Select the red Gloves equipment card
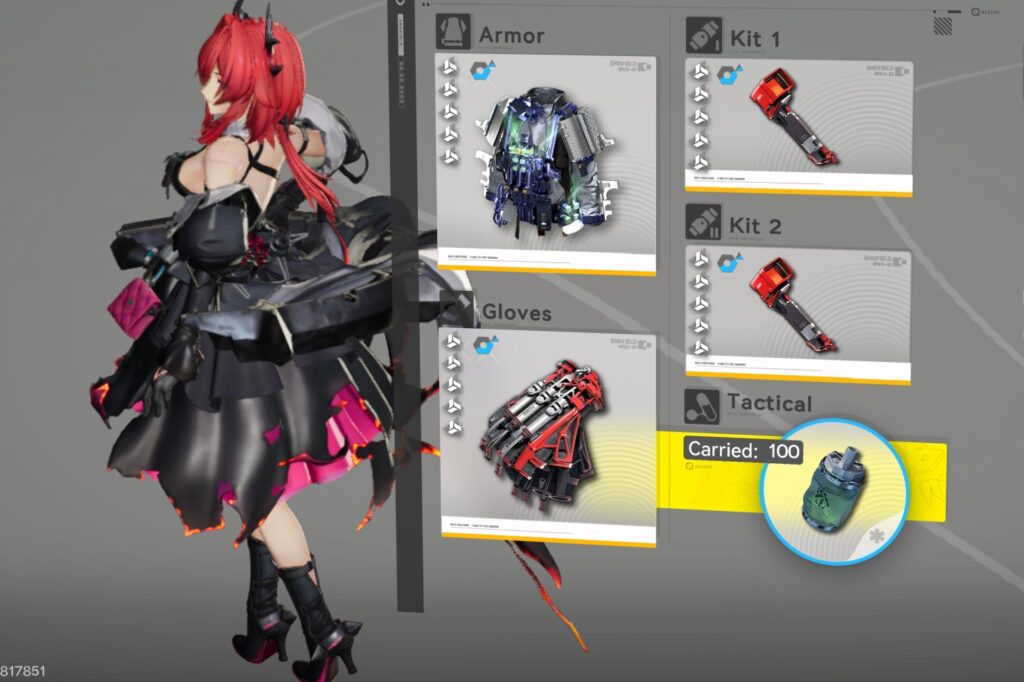This screenshot has height=682, width=1024. point(548,438)
